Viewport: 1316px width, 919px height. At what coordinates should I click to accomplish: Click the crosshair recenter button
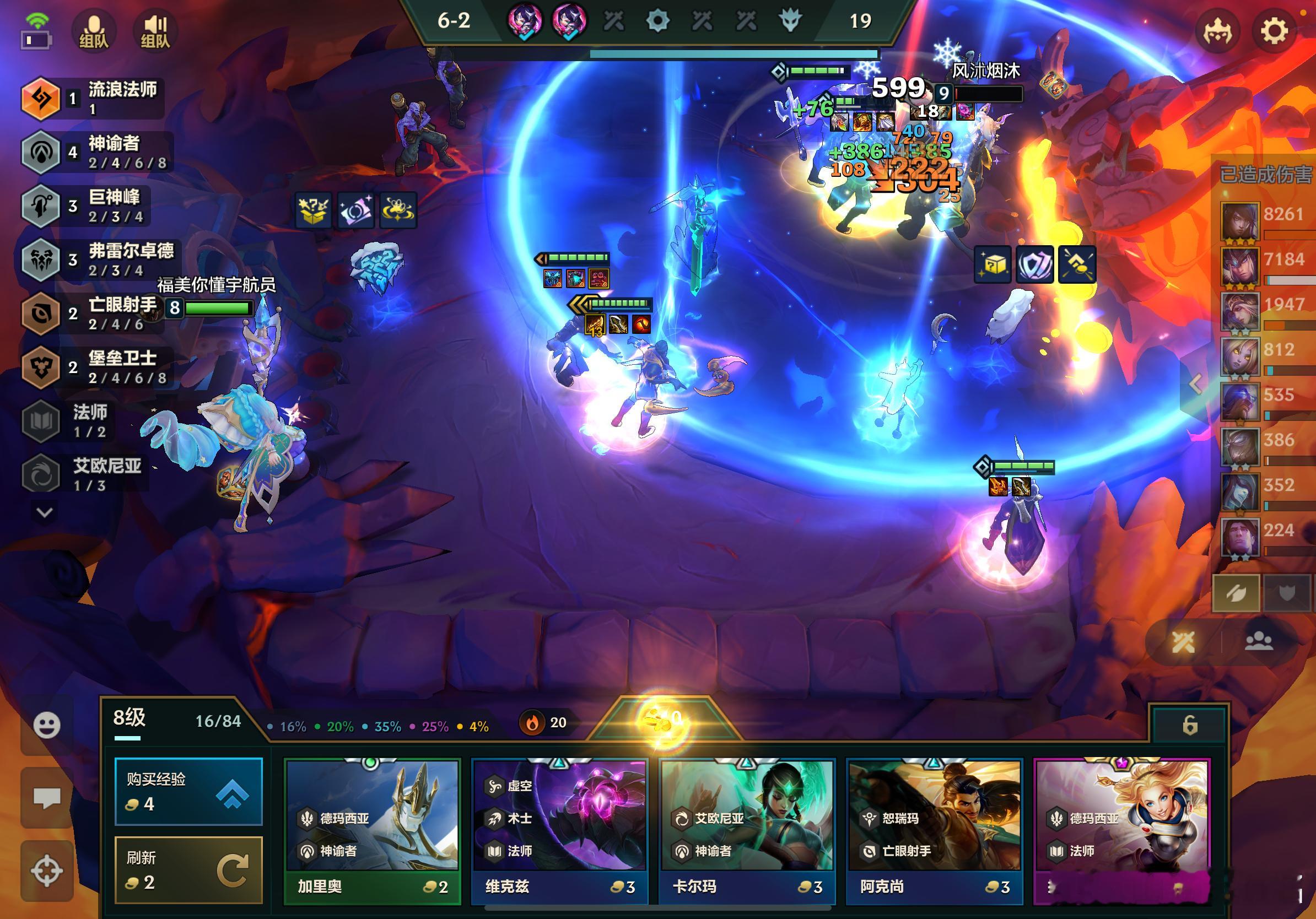click(46, 871)
